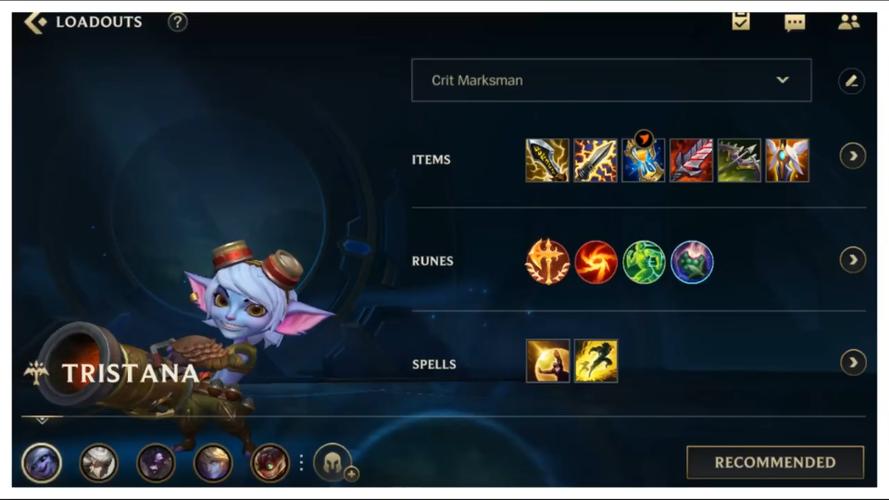
Task: Select the red serrated blade item
Action: tap(691, 160)
